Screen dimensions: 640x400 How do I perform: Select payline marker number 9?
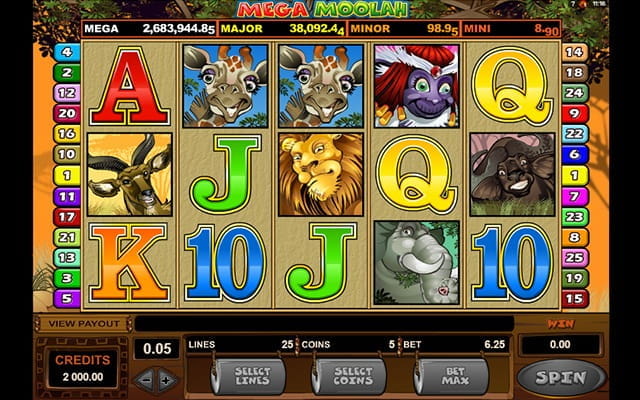click(574, 113)
